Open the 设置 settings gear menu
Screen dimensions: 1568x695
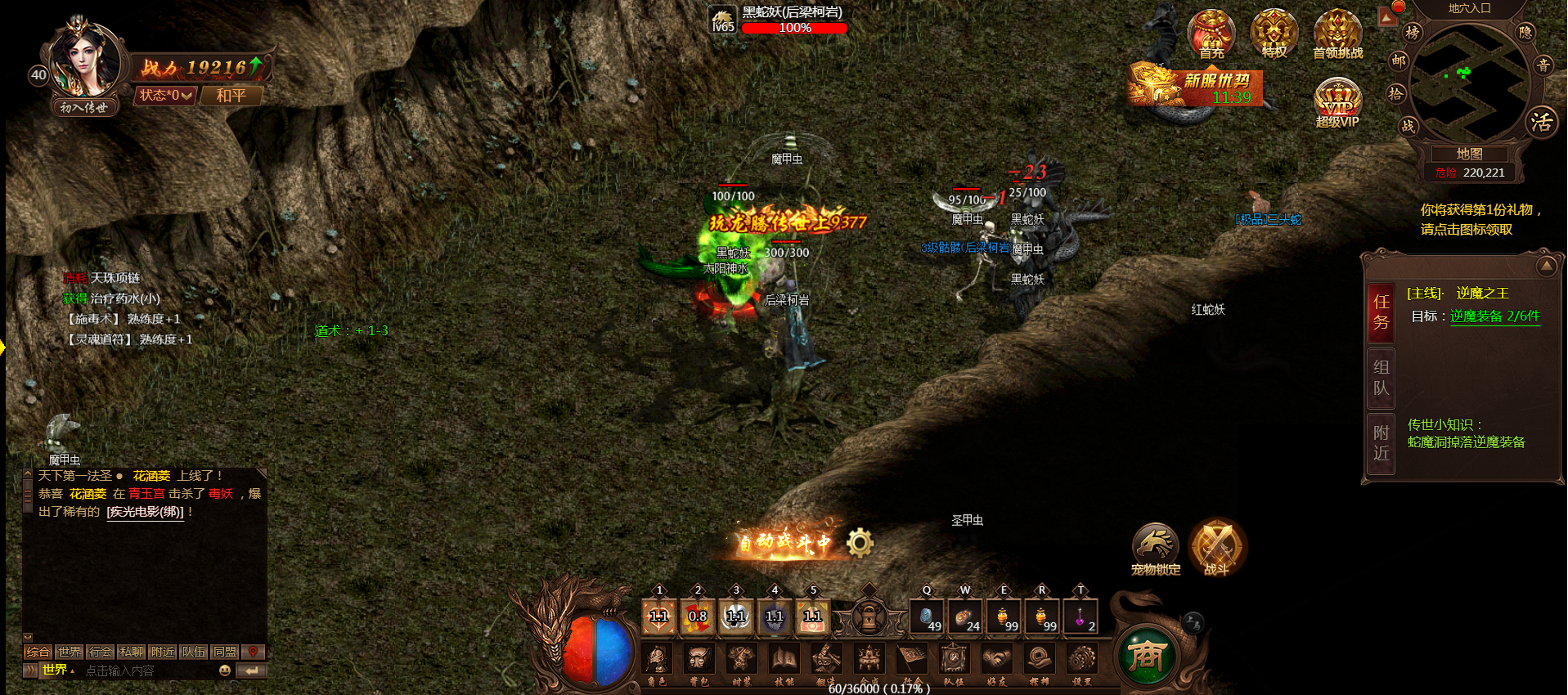tap(1081, 661)
